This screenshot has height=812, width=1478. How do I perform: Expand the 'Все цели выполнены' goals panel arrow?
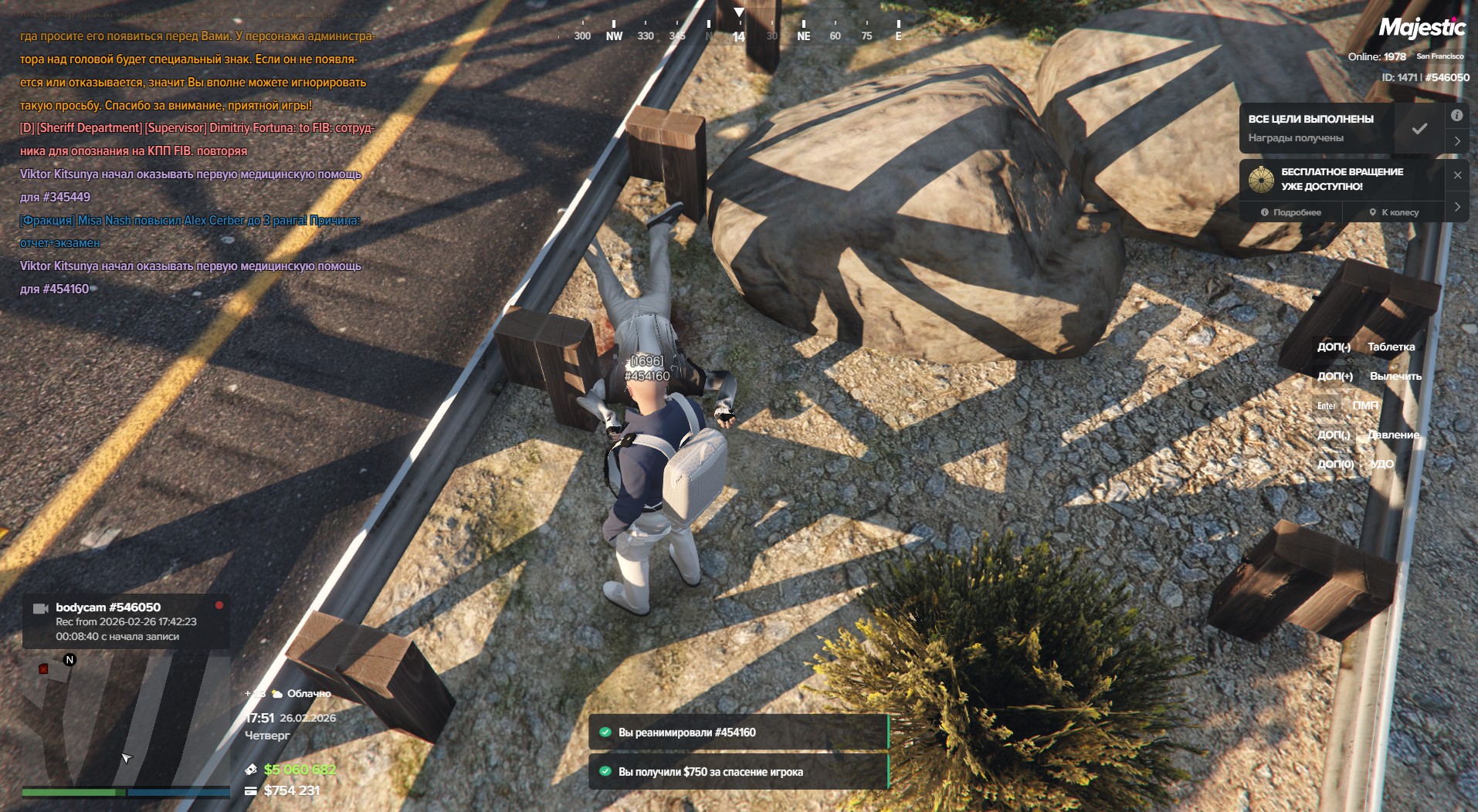1456,141
